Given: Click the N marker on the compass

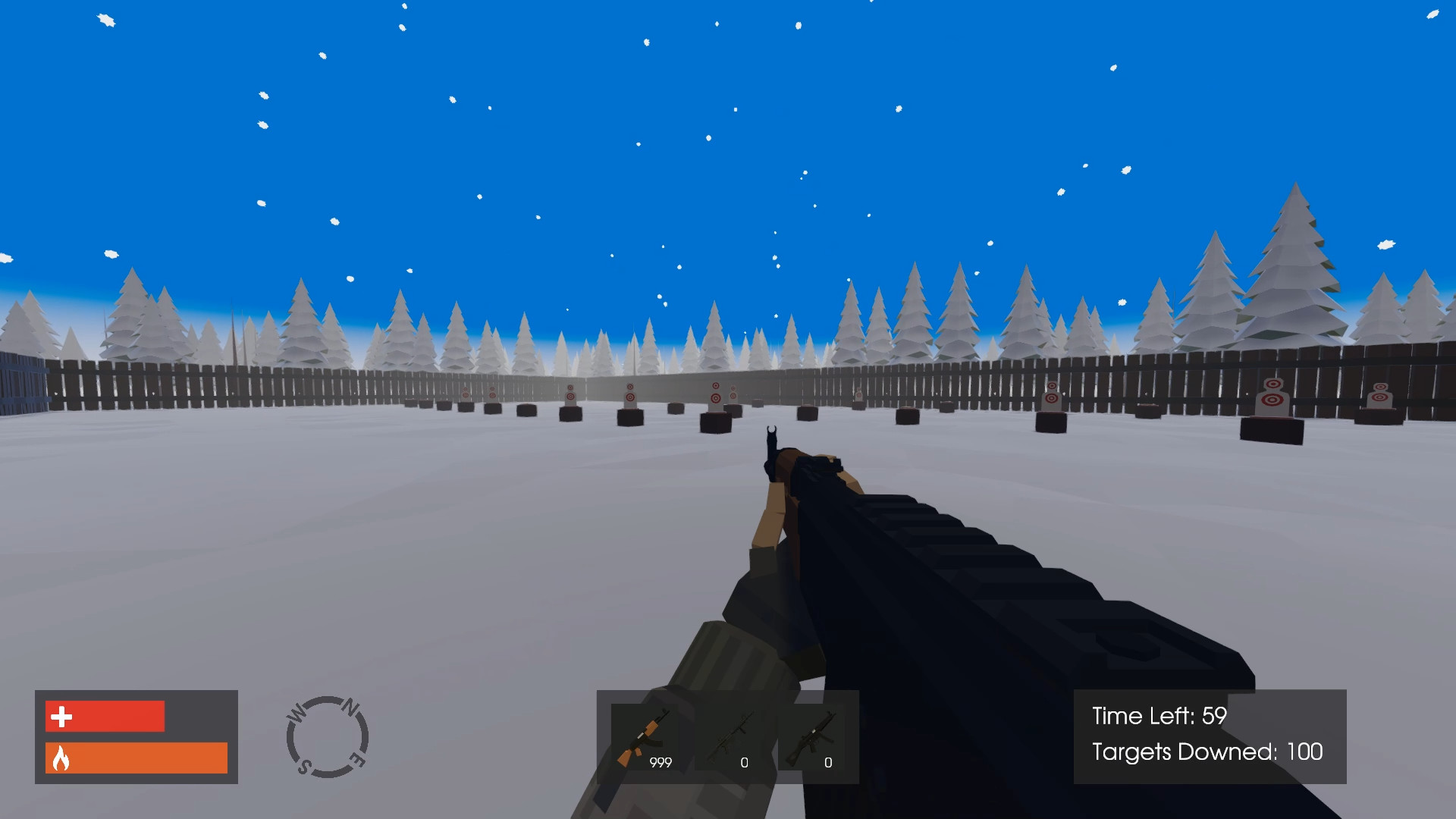Looking at the screenshot, I should coord(349,707).
